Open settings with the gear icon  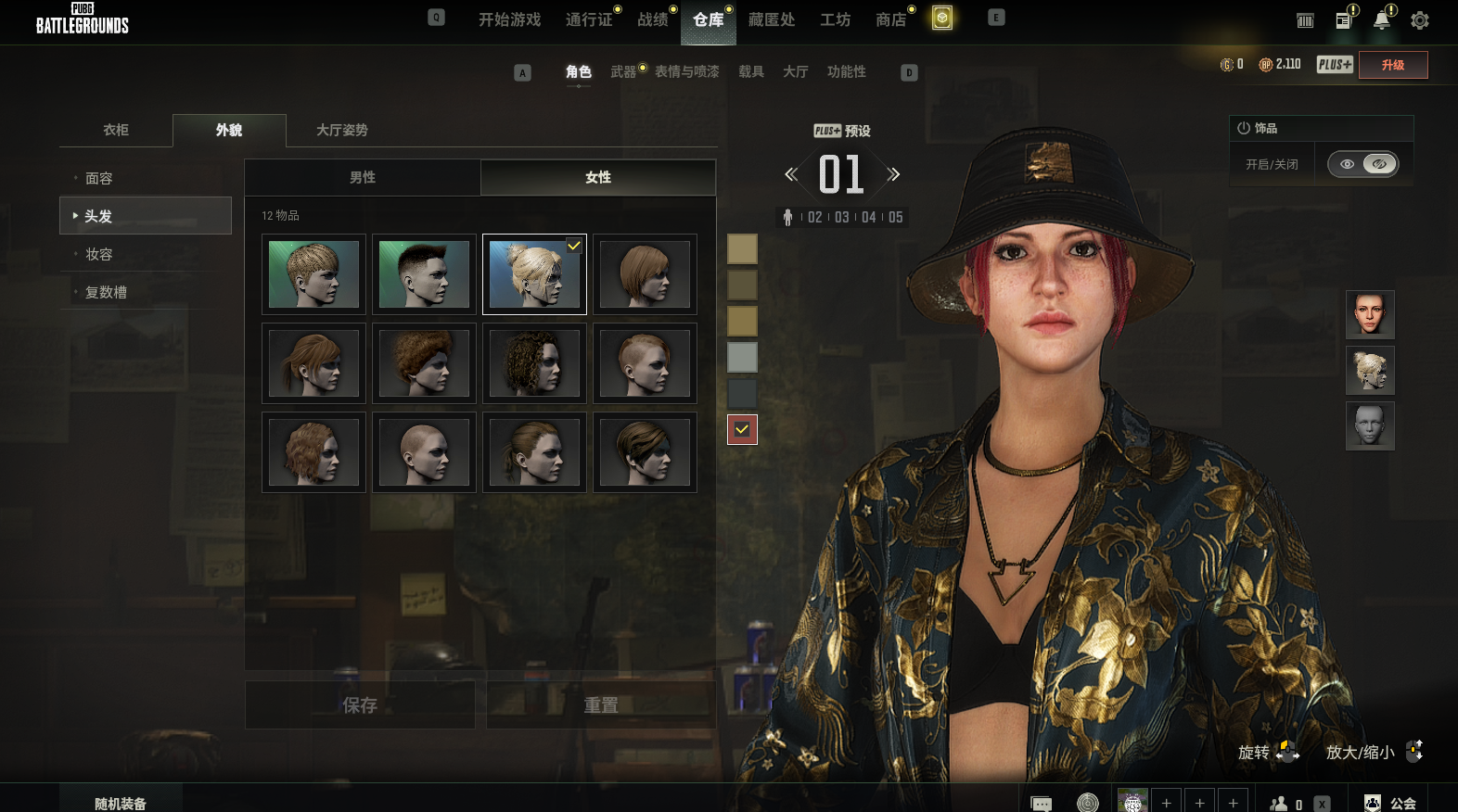(1419, 20)
